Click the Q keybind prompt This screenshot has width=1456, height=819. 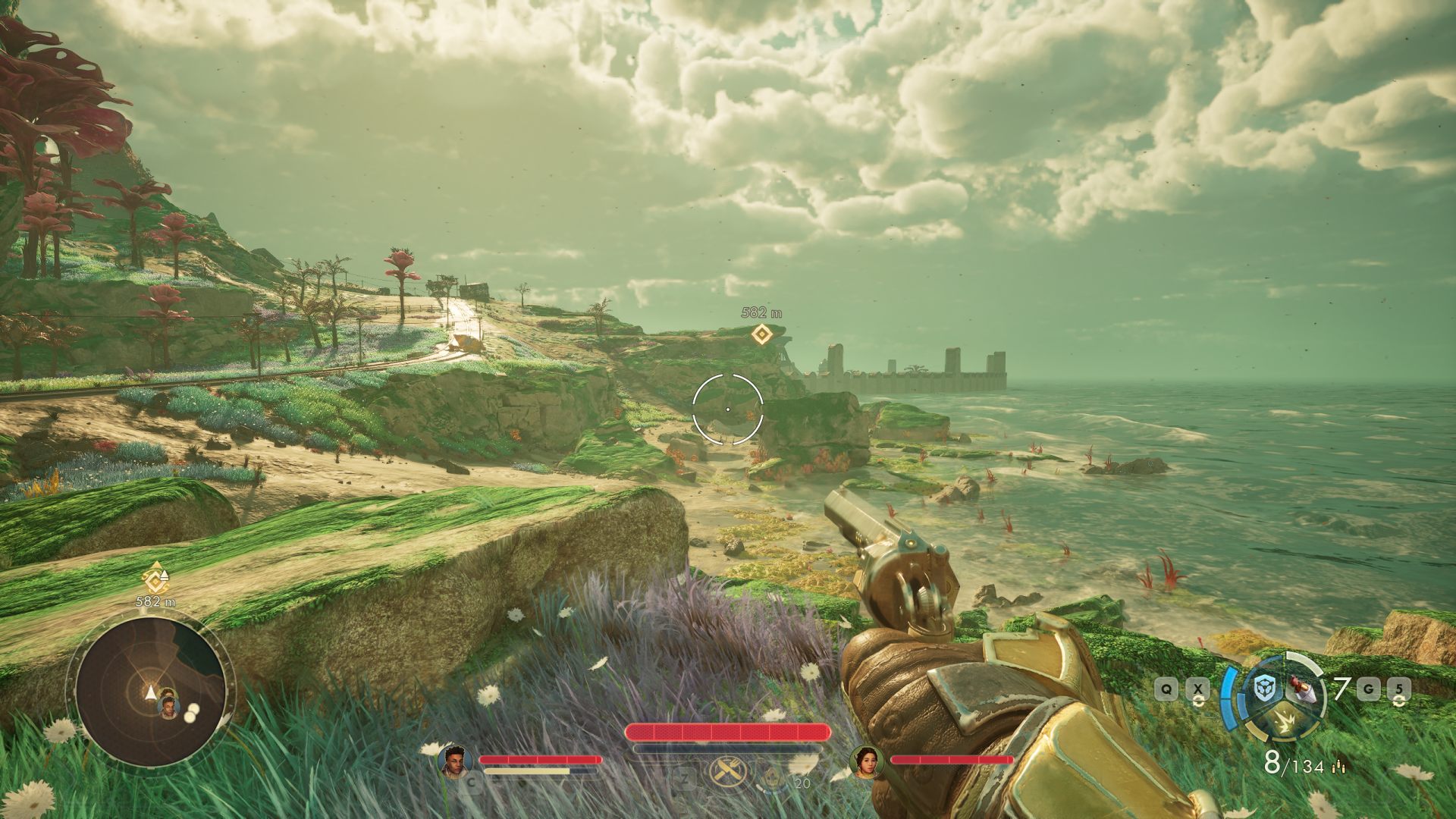tap(1166, 689)
